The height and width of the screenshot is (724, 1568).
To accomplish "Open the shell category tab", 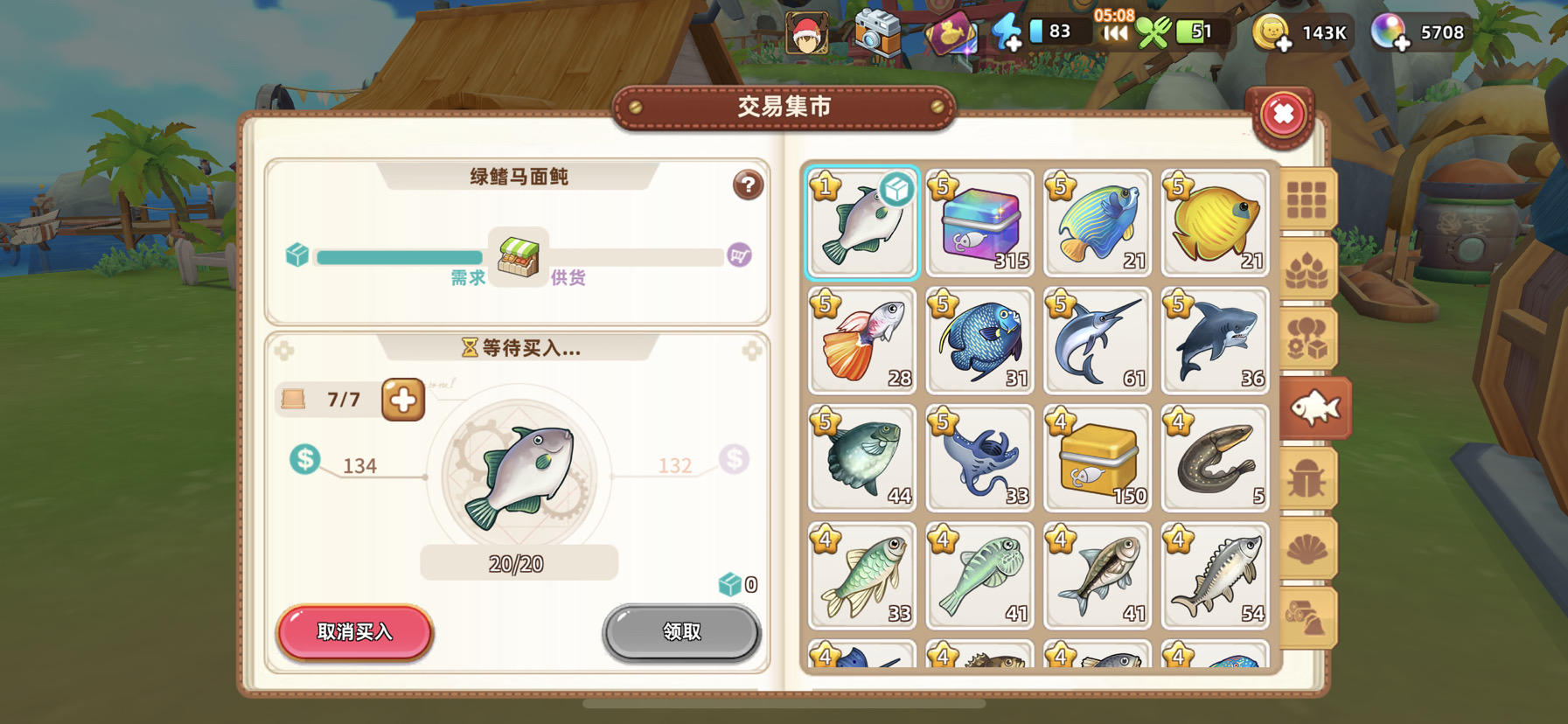I will tap(1314, 547).
